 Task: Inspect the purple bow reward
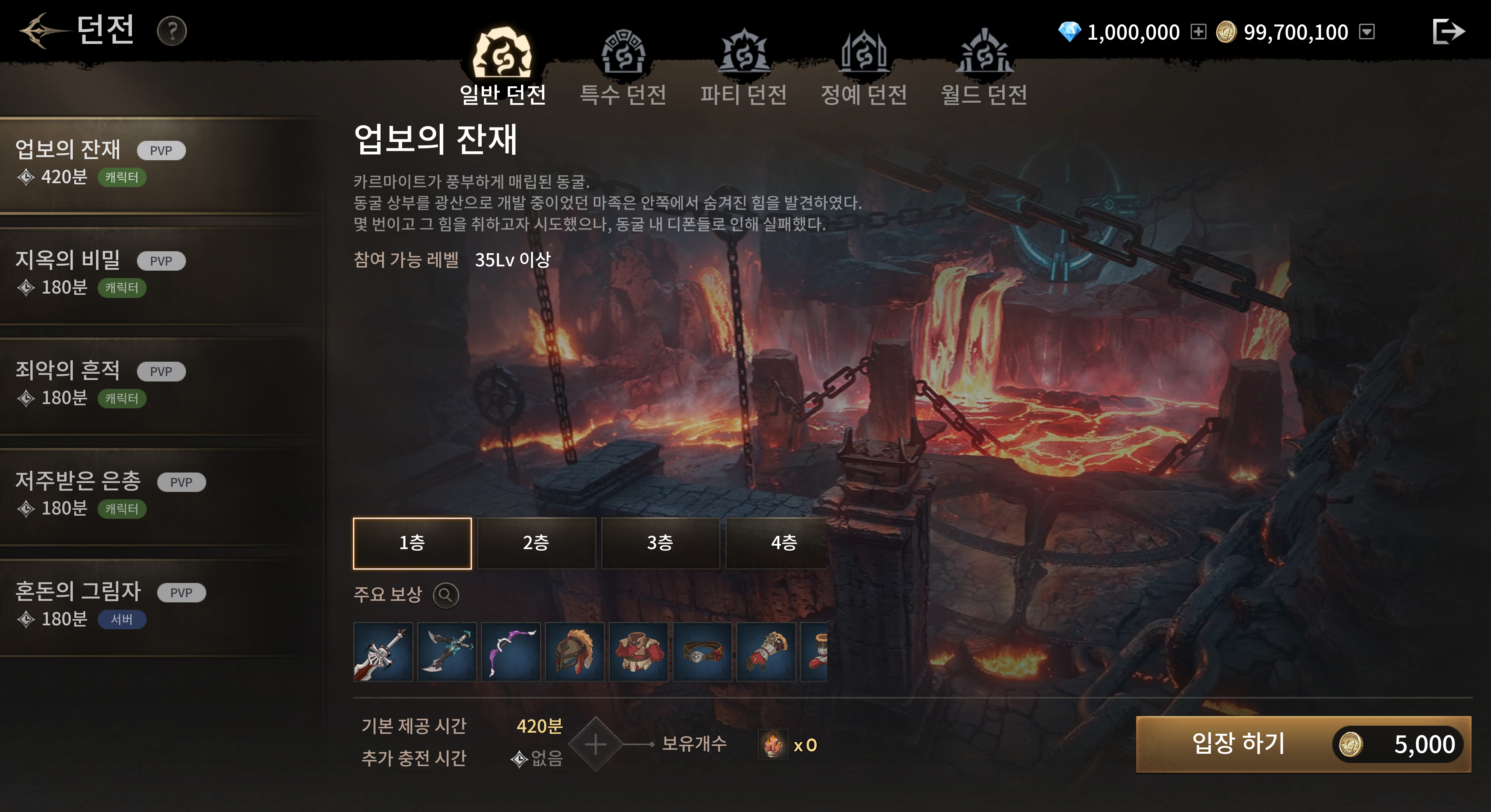[510, 652]
